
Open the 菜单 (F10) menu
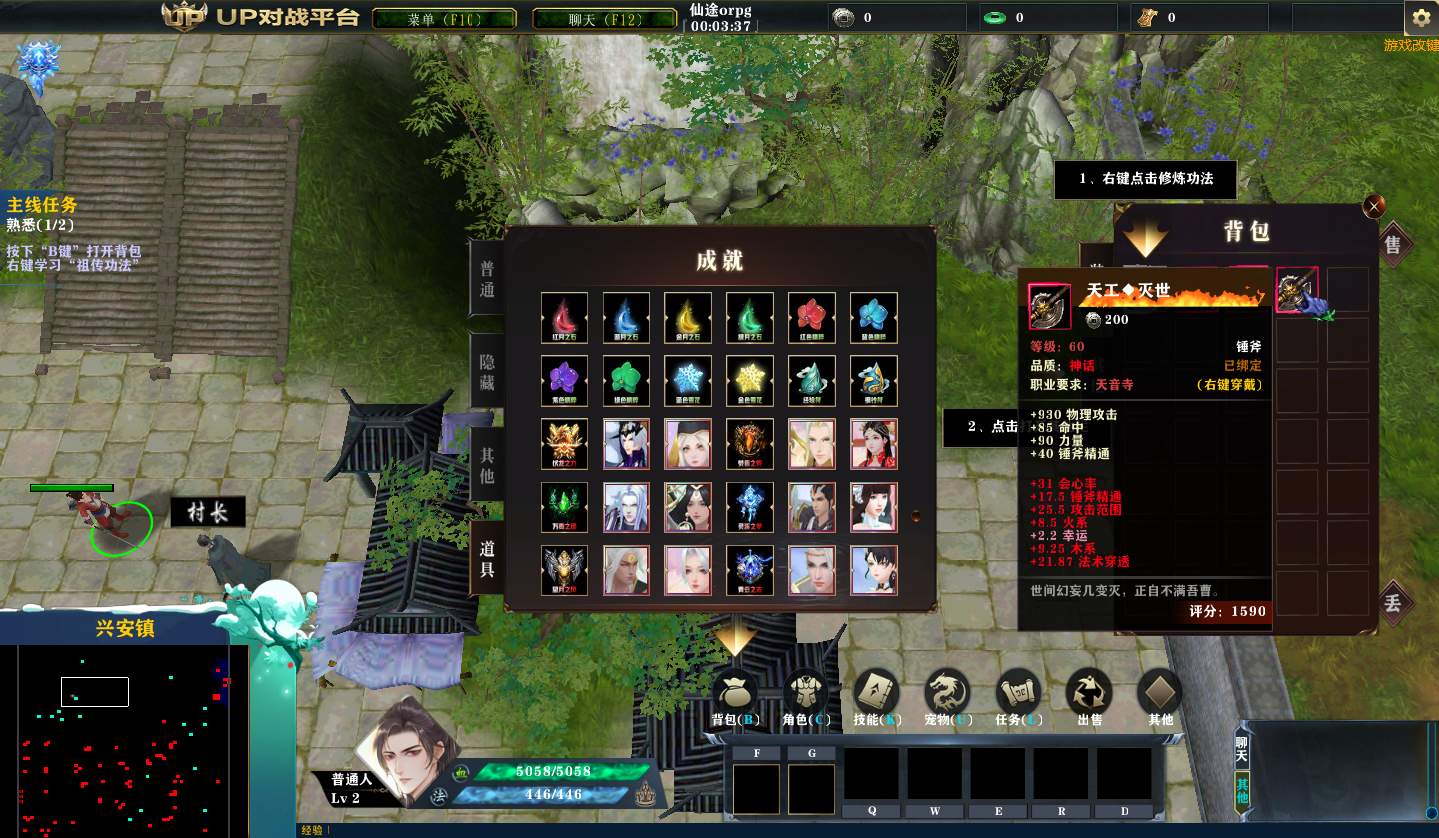coord(444,19)
